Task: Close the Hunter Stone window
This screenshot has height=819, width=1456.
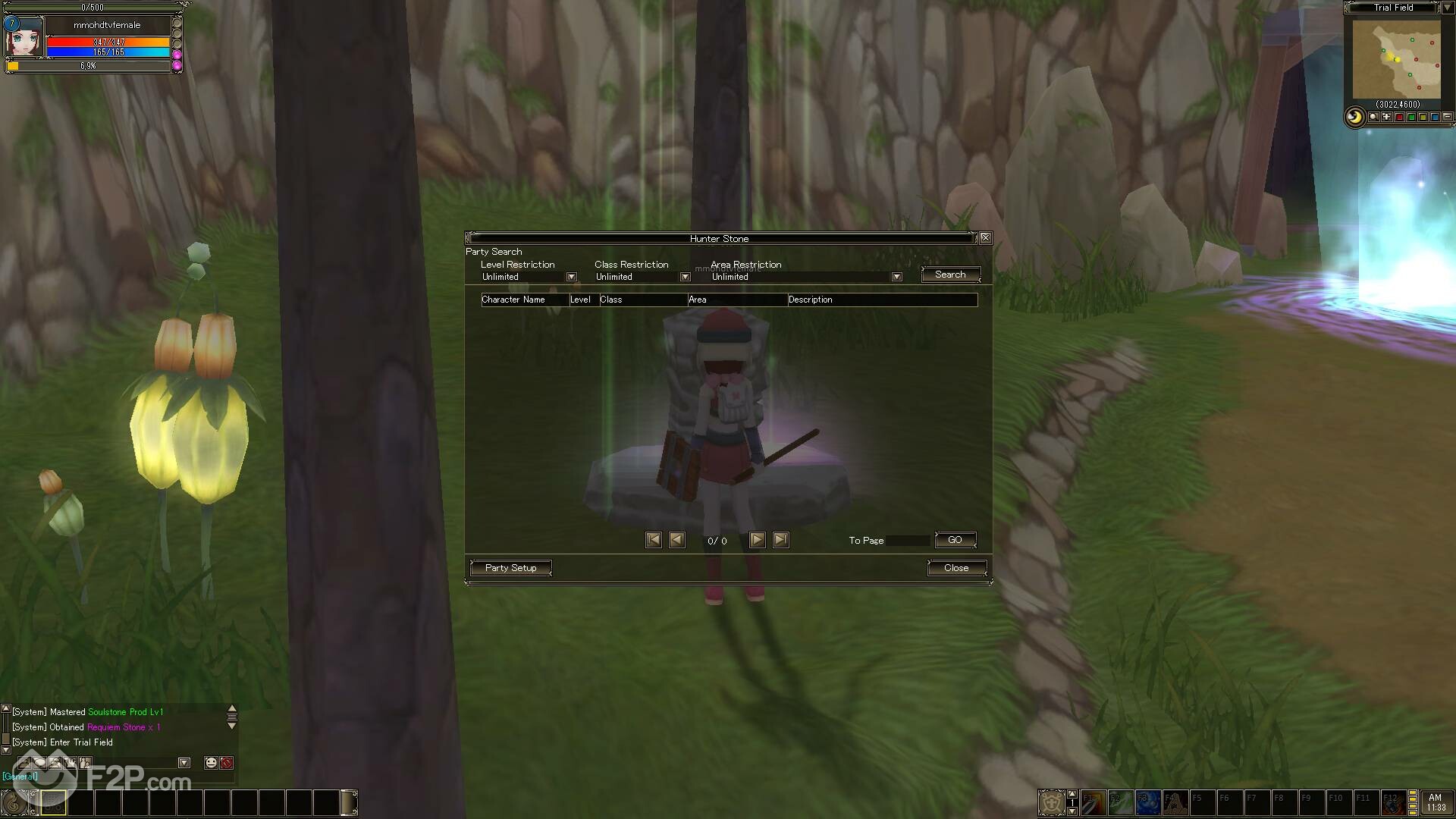Action: 985,238
